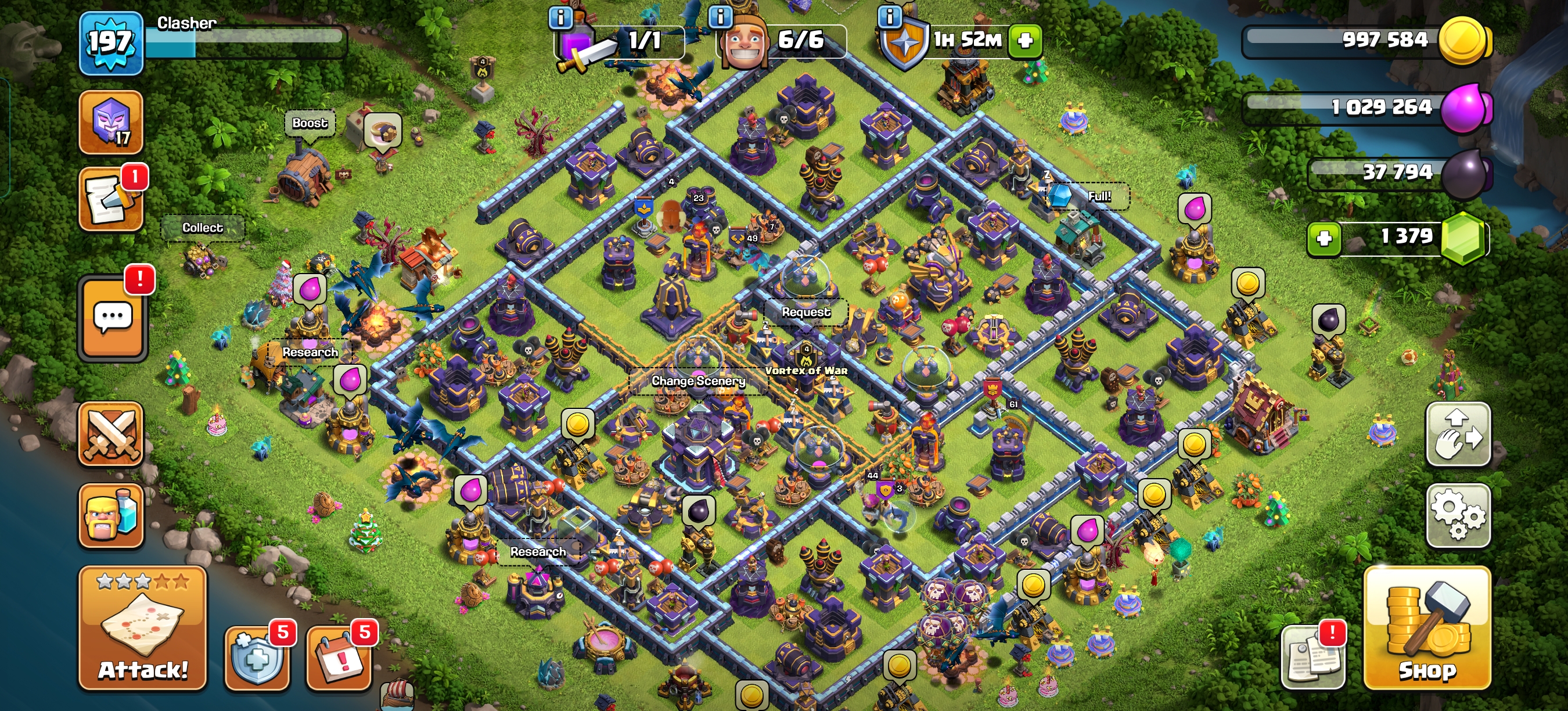Screen dimensions: 1568x711
Task: Activate the Boost on the building
Action: coord(311,123)
